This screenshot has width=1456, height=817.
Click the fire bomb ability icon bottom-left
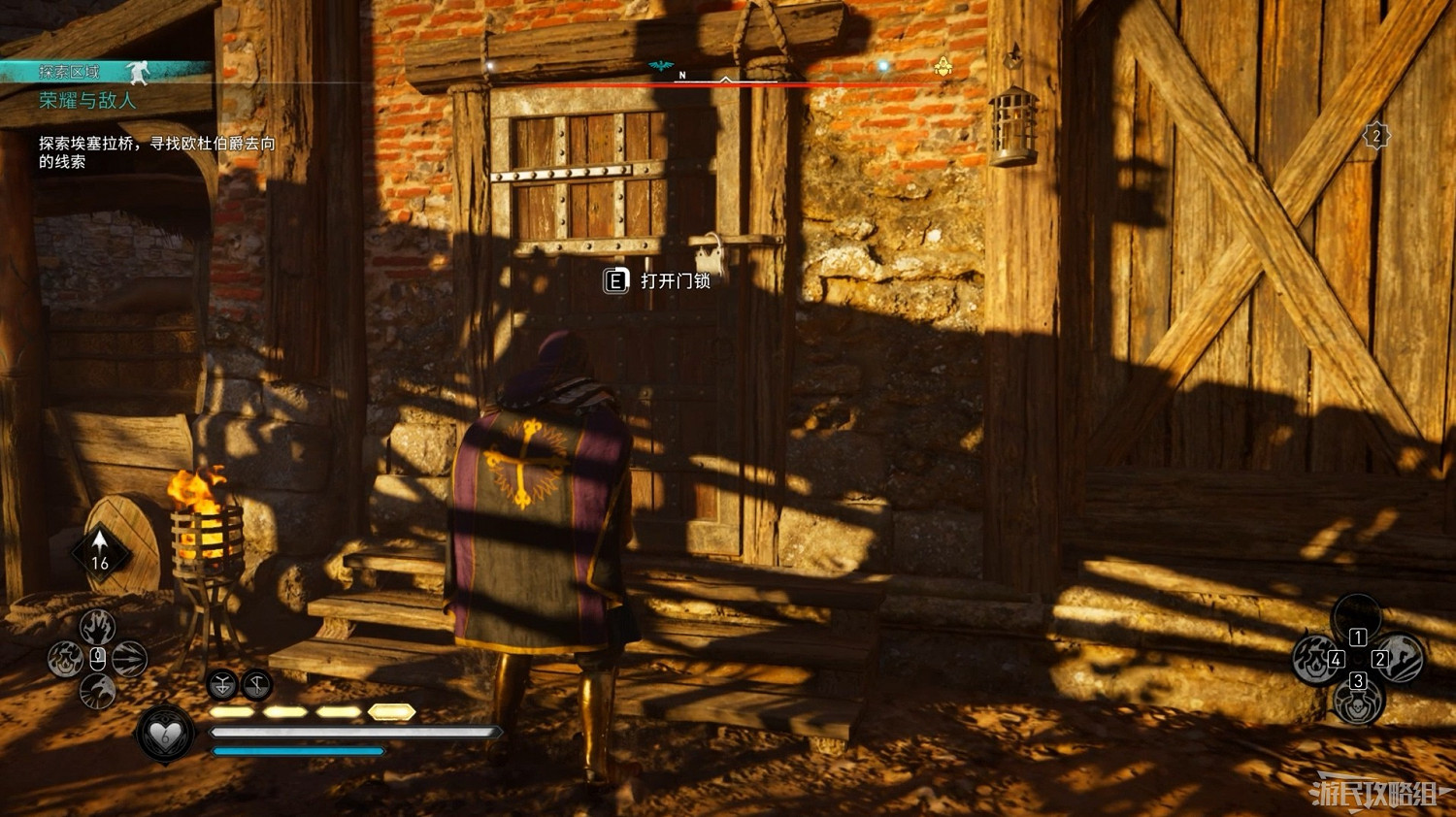pos(65,658)
